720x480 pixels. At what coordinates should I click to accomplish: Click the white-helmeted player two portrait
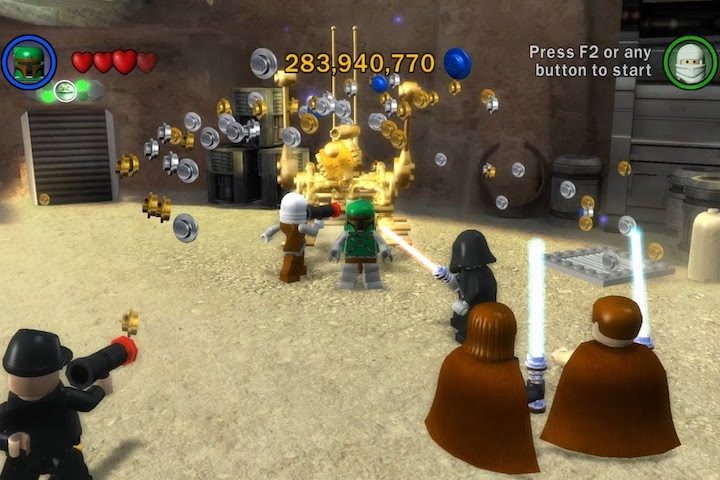point(688,61)
